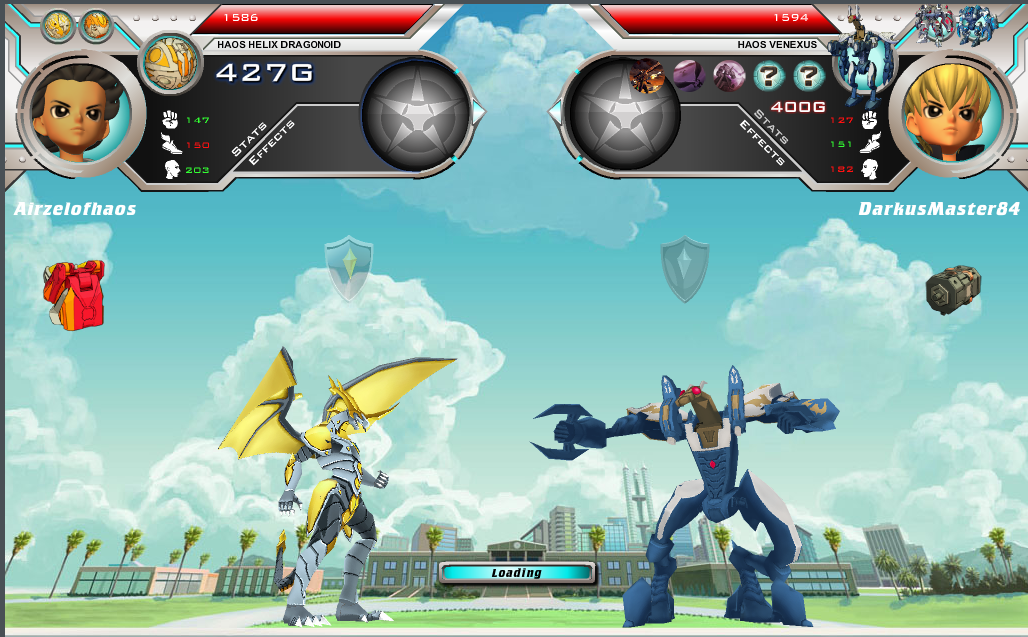Image resolution: width=1028 pixels, height=637 pixels.
Task: Choose the red-white reserve mech icon
Action: click(x=936, y=25)
